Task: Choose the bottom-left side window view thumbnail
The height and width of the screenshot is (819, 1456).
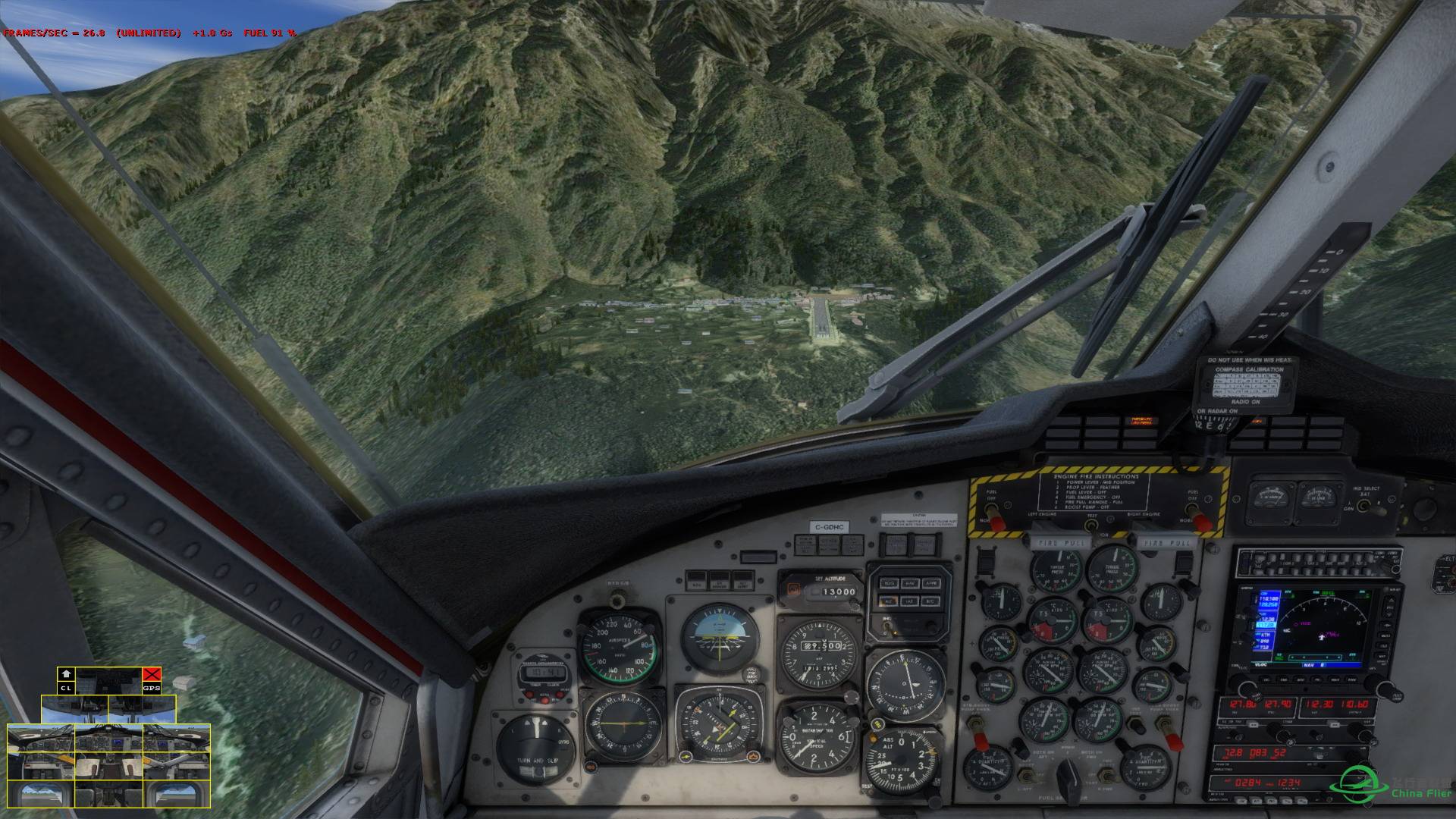Action: (41, 794)
